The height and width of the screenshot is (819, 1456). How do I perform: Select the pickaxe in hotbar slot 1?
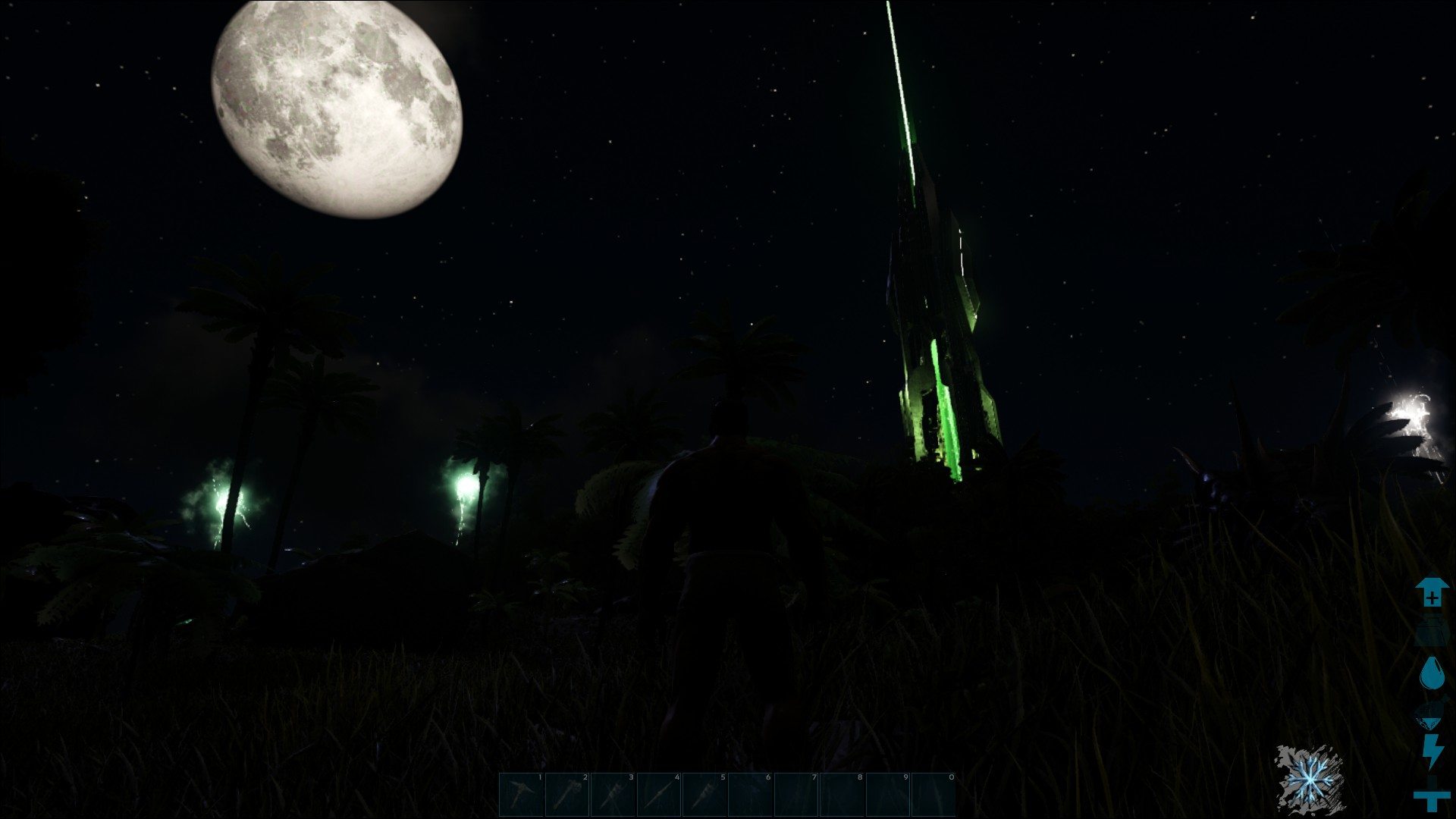[522, 794]
